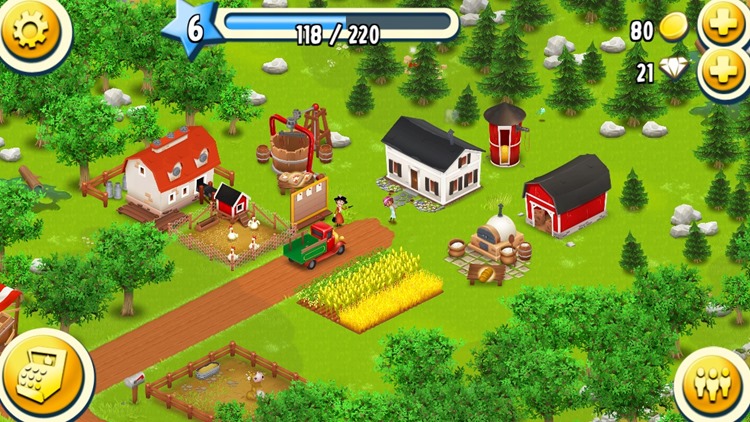Open the friends list button
Image resolution: width=750 pixels, height=422 pixels.
(x=712, y=384)
